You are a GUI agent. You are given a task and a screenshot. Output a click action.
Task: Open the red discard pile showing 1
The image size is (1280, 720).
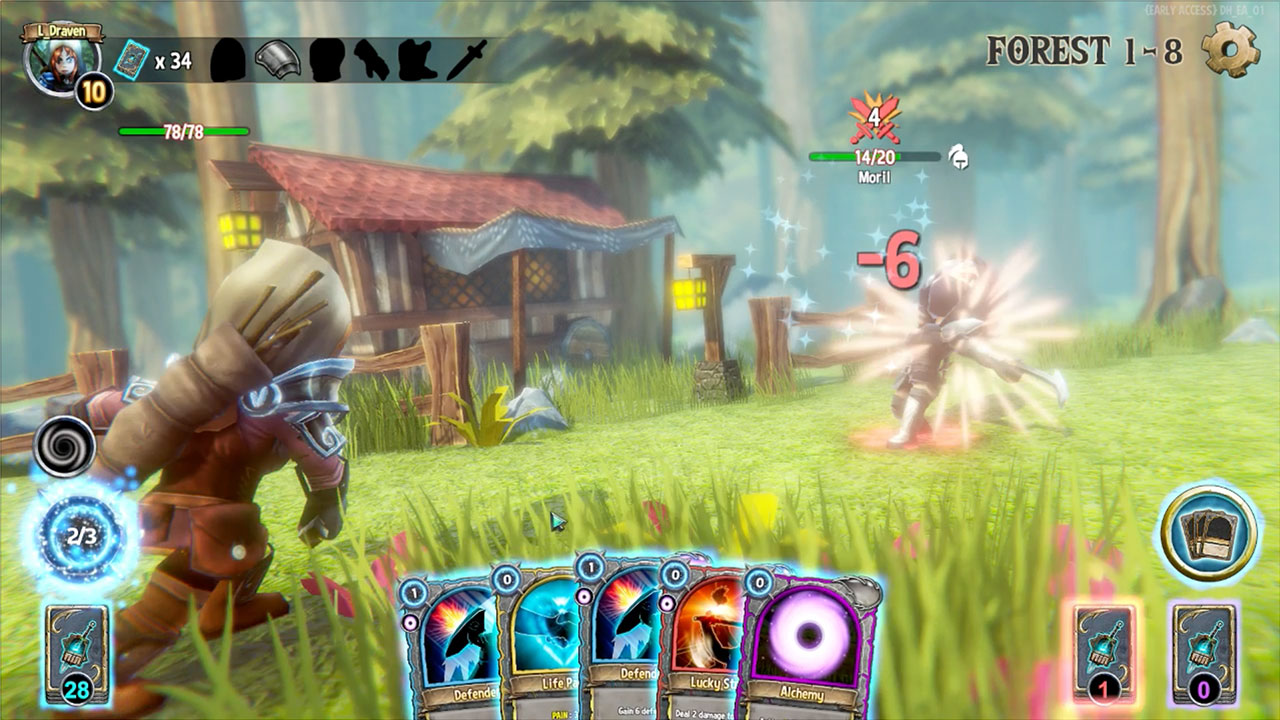point(1103,653)
